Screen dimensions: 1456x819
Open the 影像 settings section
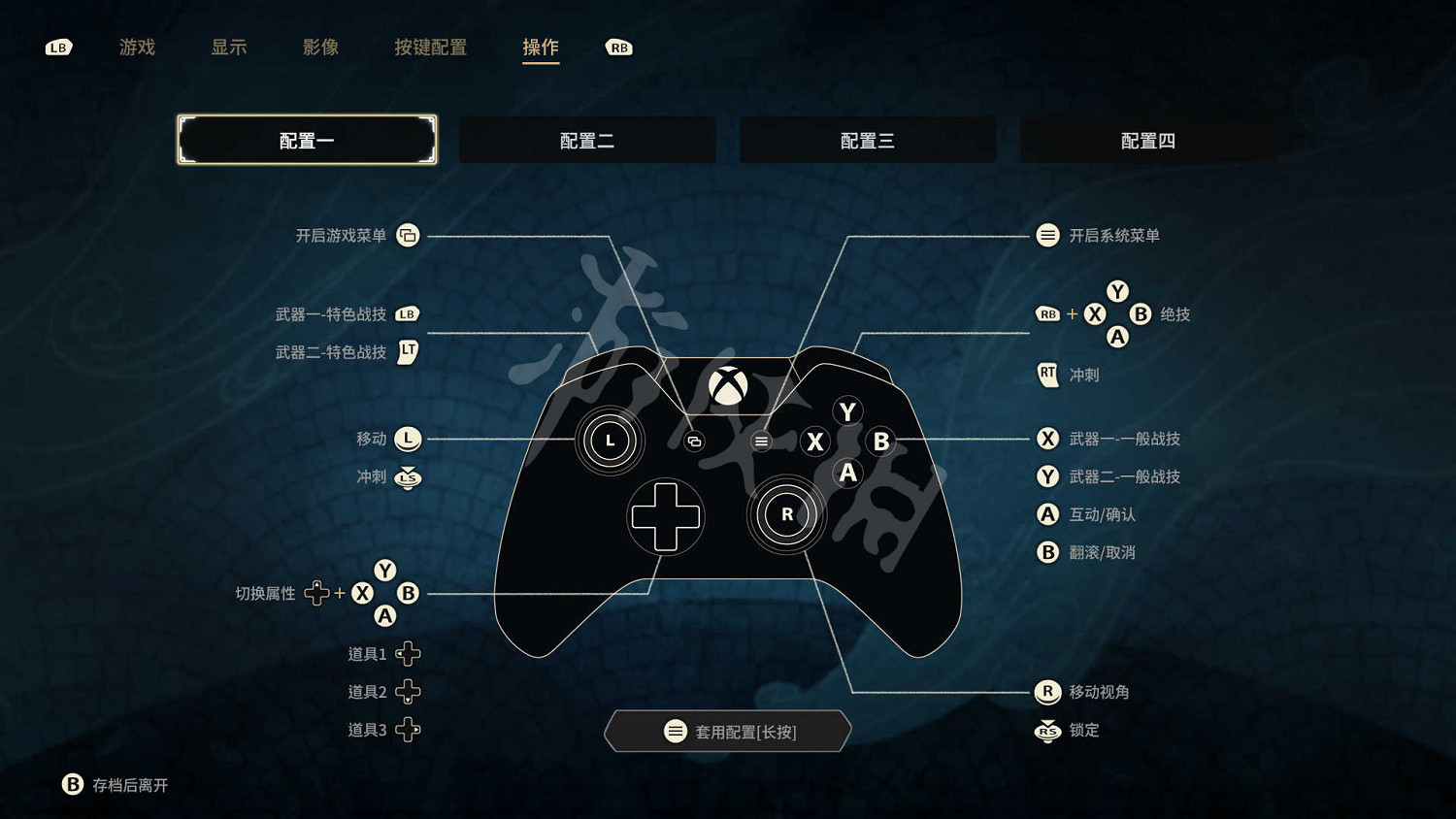(321, 47)
